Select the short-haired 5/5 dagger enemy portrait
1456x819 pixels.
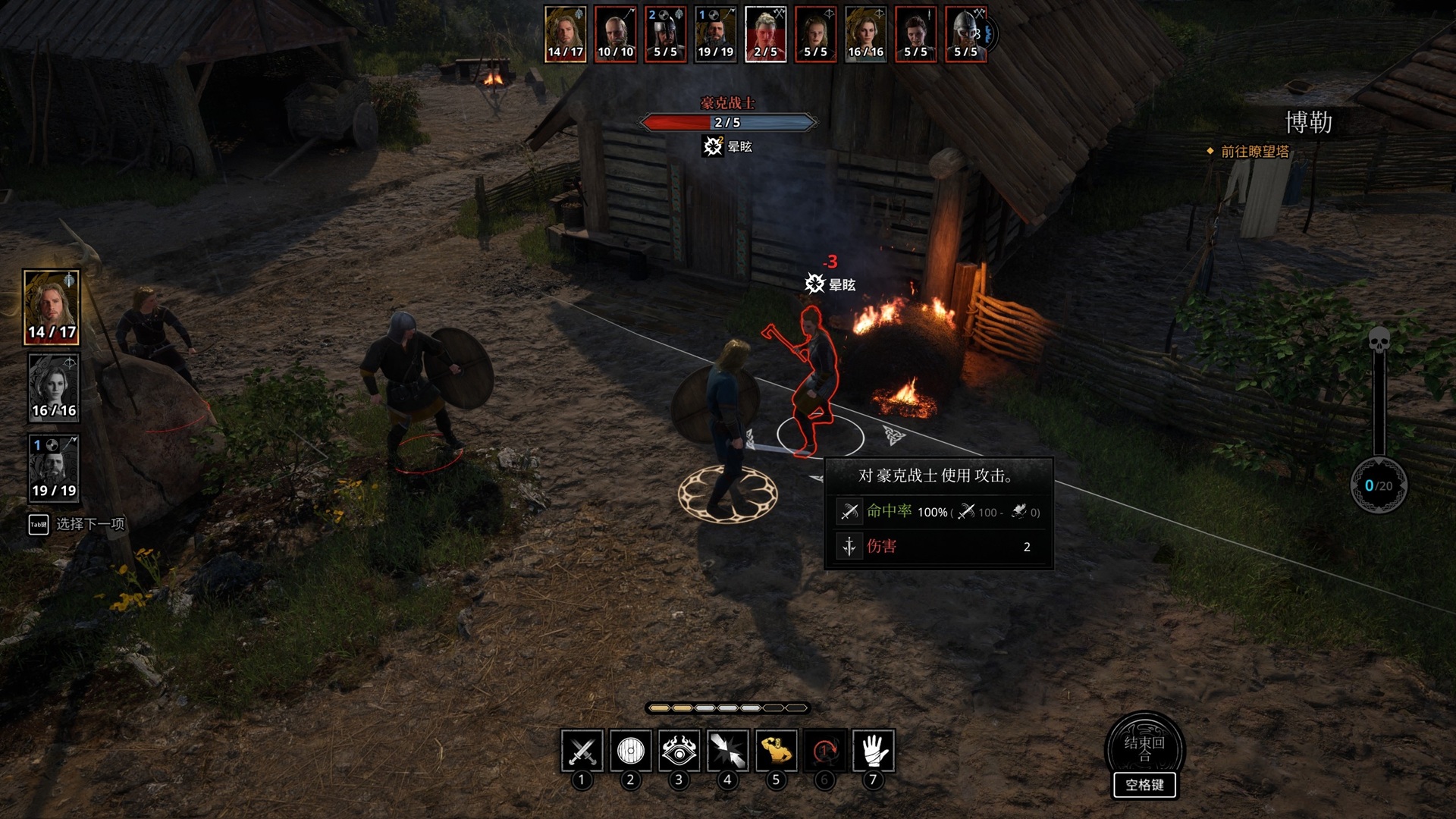pos(915,34)
